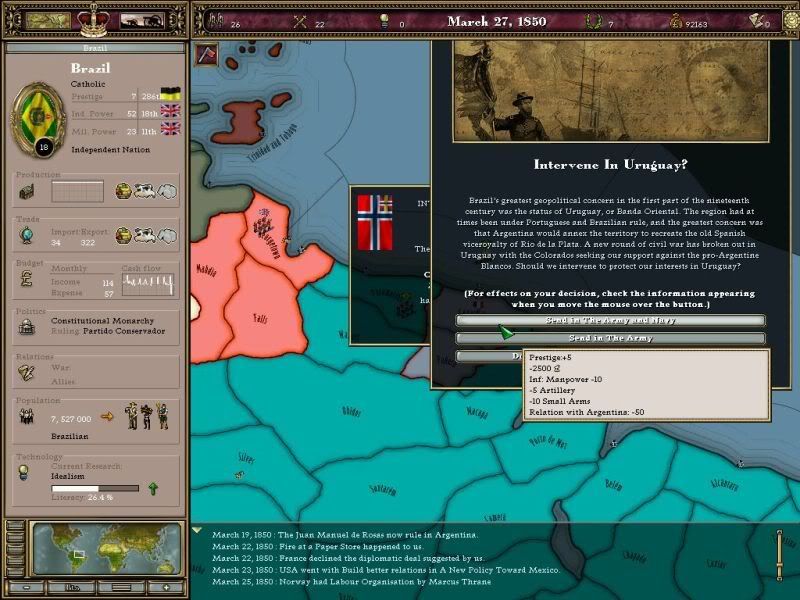Click the message log scrollbar

(780, 554)
